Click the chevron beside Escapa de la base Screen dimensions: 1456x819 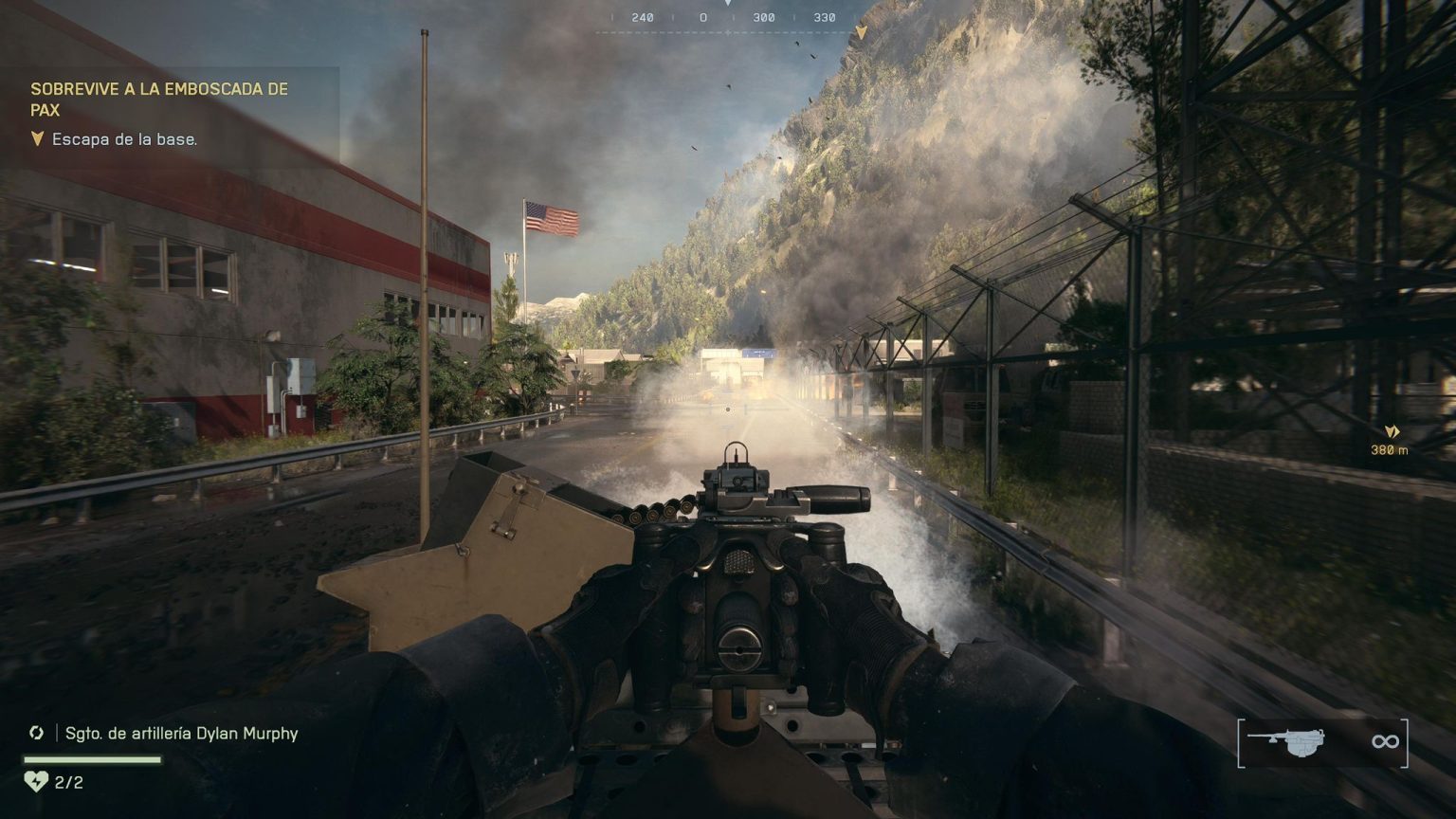pos(36,138)
